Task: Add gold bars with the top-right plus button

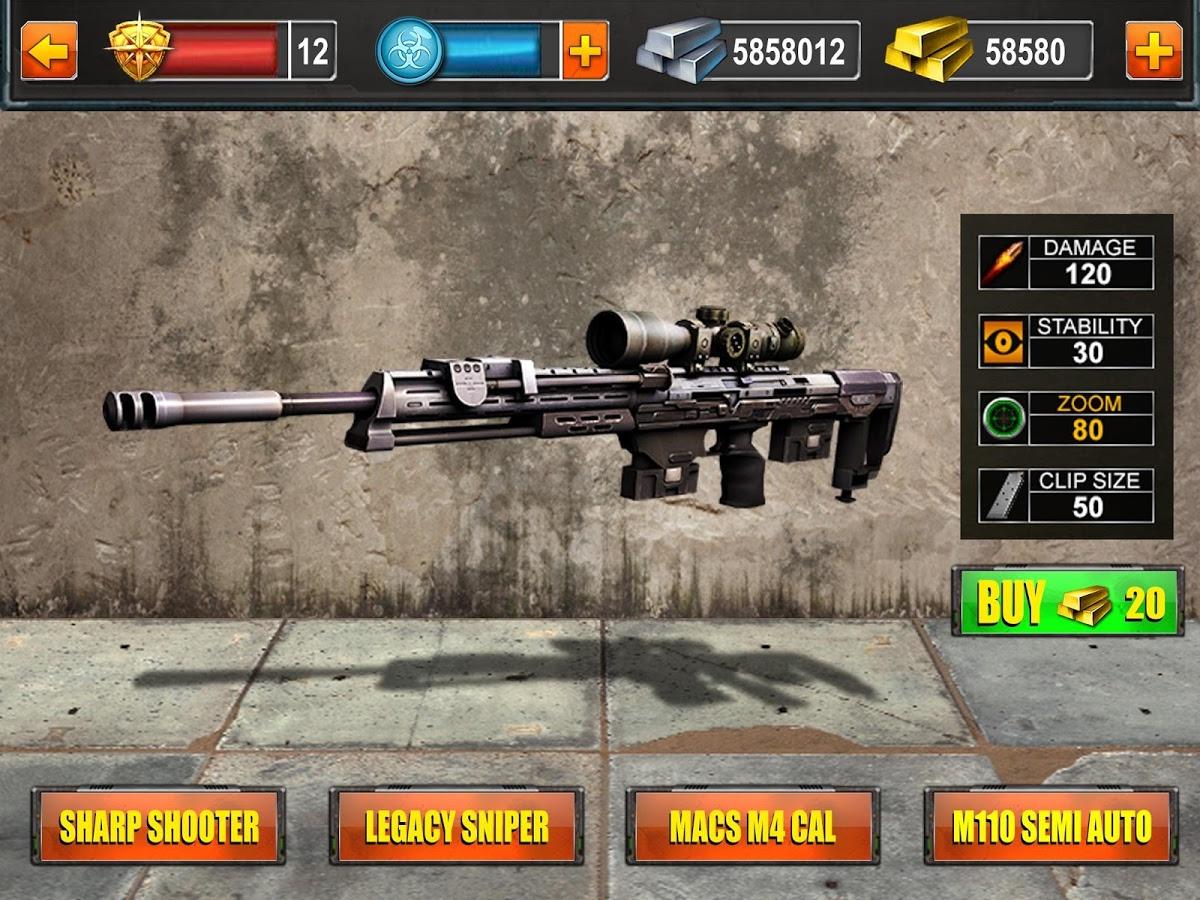Action: pos(1154,51)
